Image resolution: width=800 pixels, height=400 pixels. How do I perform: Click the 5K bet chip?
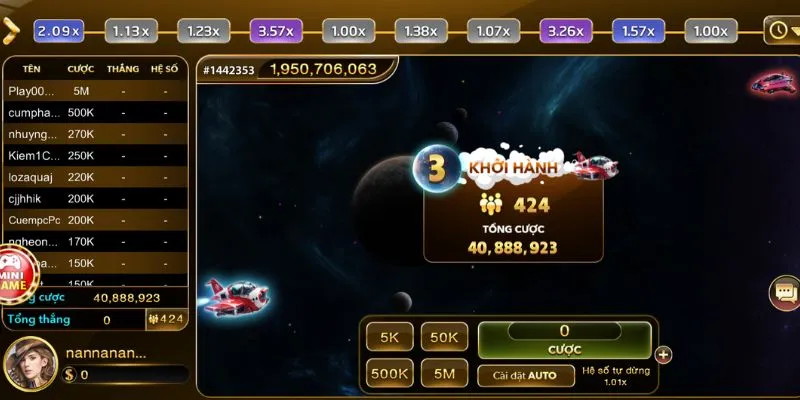389,338
